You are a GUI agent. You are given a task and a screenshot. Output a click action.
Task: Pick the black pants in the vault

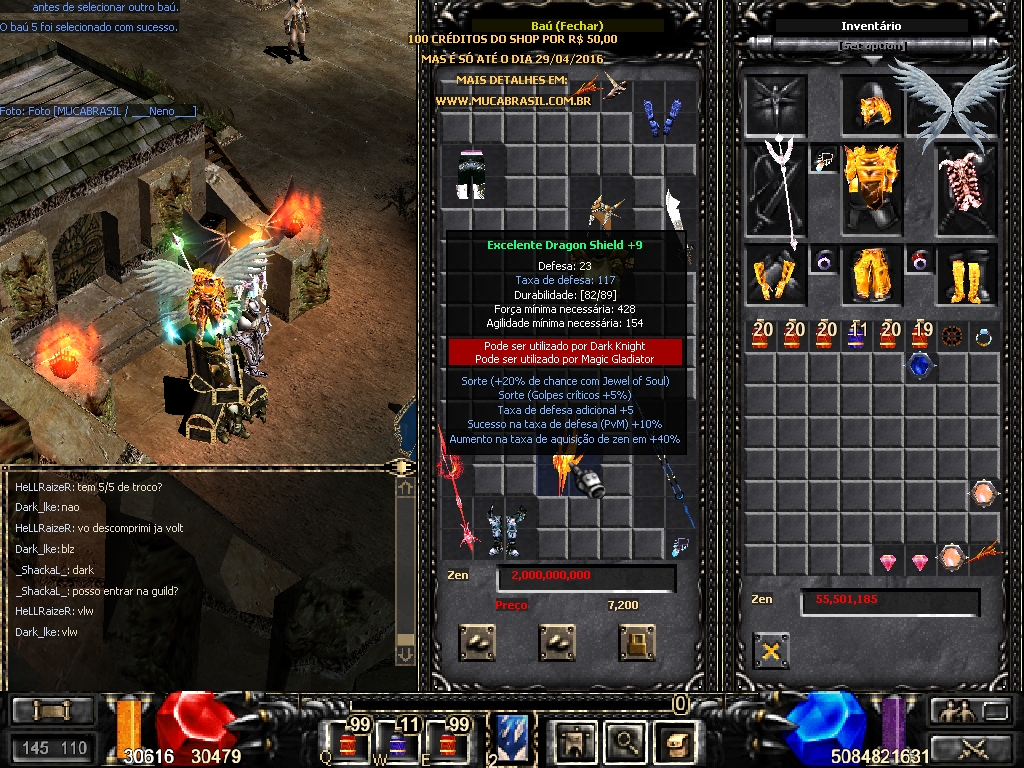(x=471, y=175)
